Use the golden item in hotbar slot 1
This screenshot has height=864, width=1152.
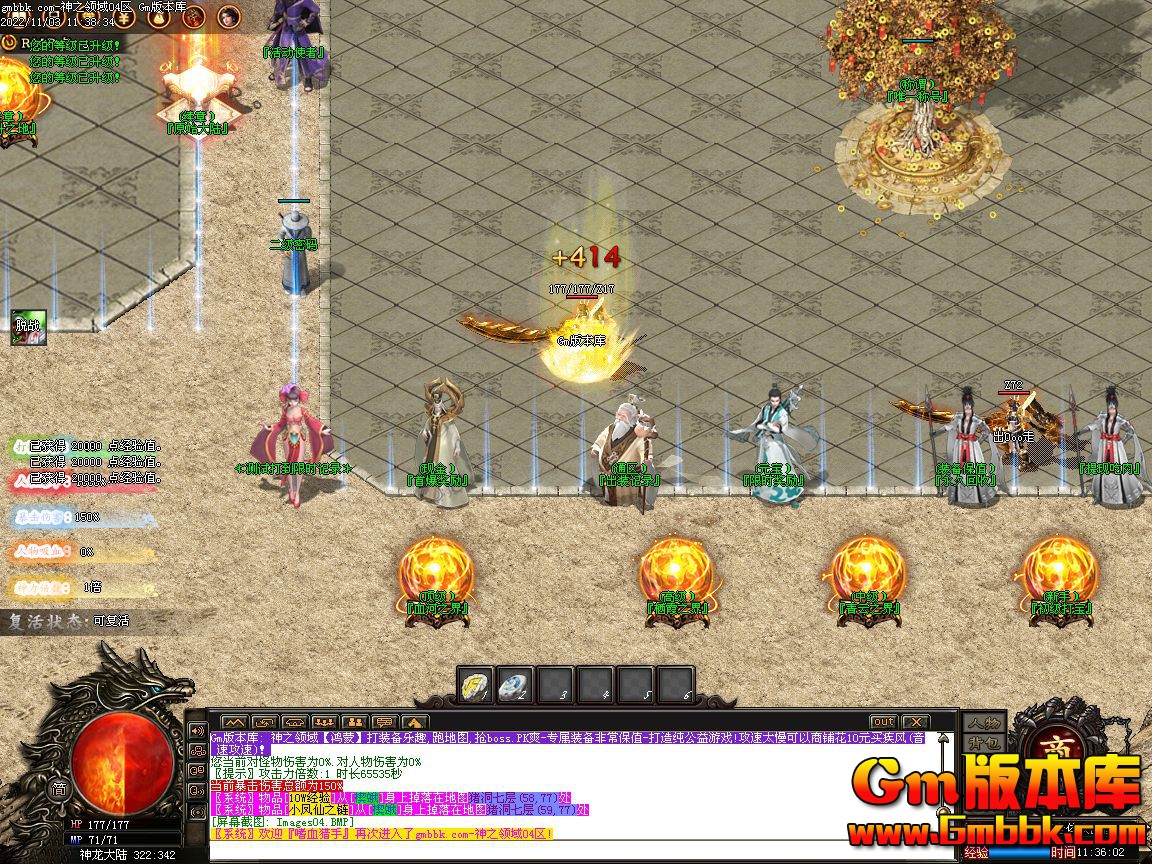(475, 685)
